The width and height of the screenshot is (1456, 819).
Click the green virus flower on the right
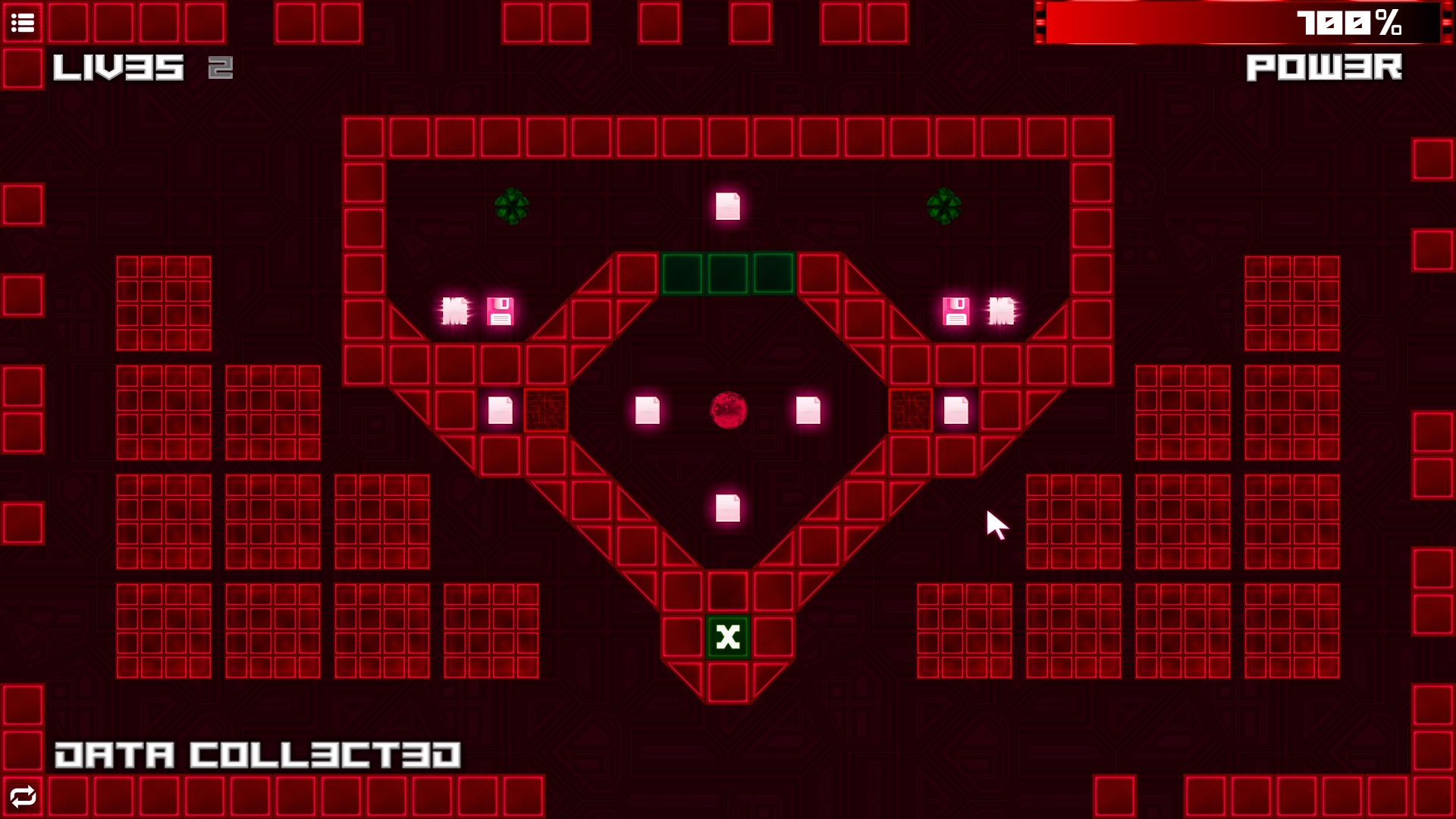click(944, 207)
